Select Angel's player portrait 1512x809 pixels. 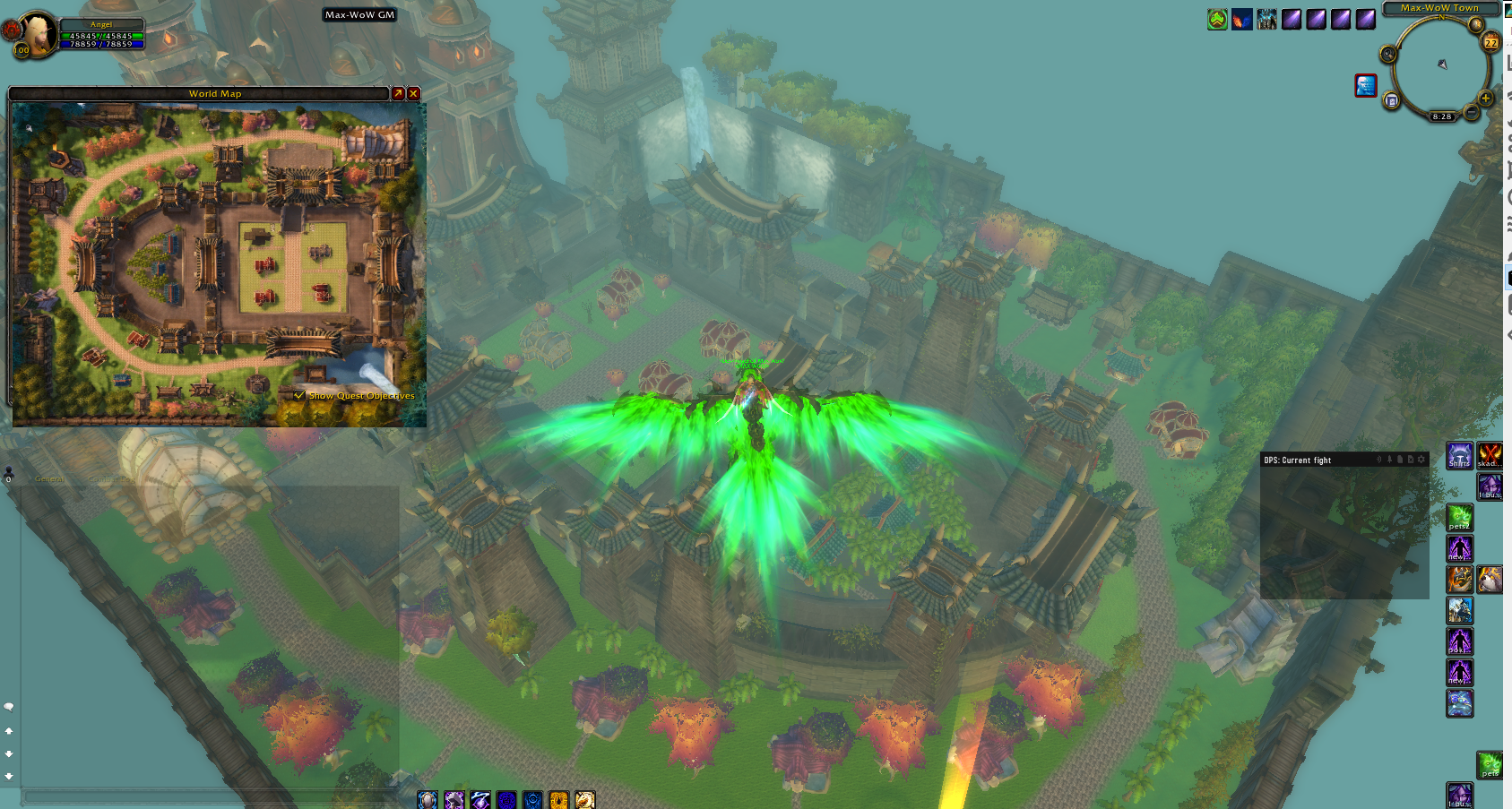[x=39, y=33]
